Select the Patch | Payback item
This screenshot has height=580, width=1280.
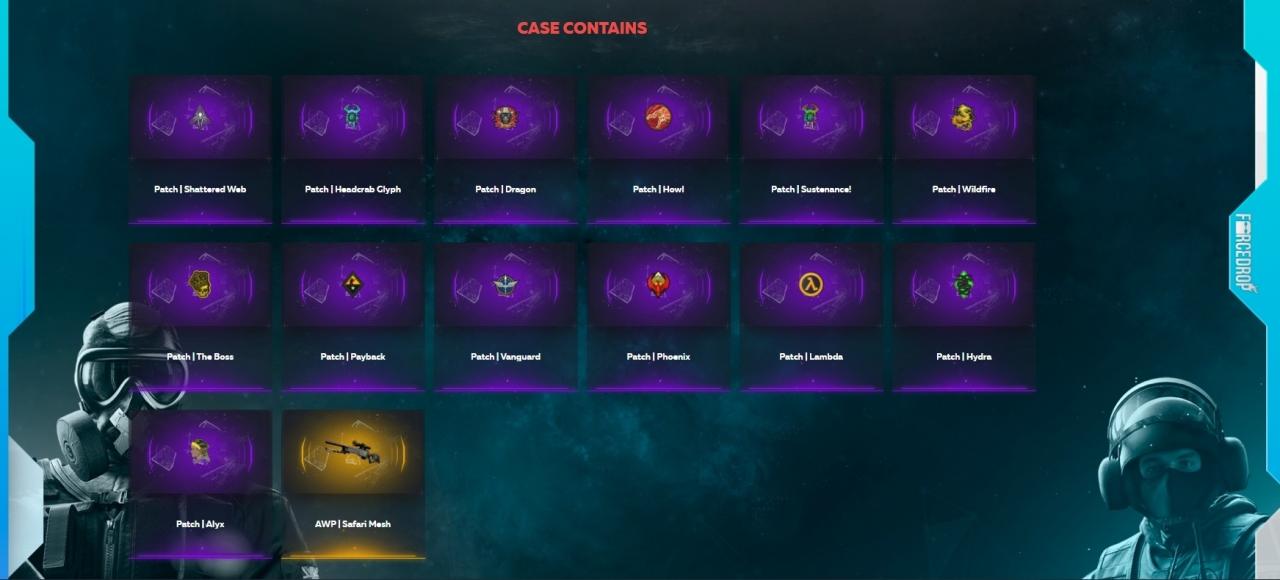pyautogui.click(x=353, y=315)
